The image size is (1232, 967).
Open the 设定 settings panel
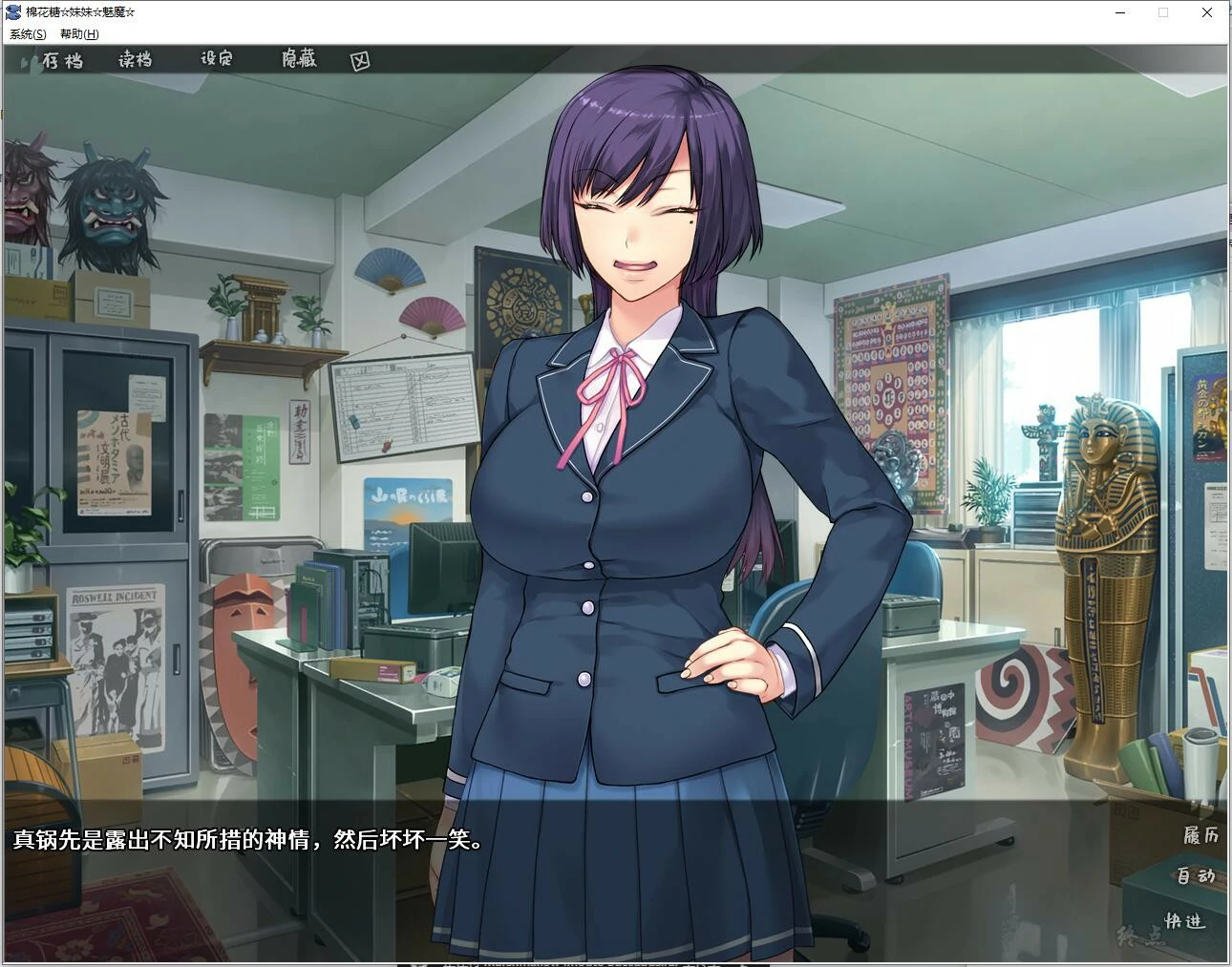pyautogui.click(x=216, y=58)
